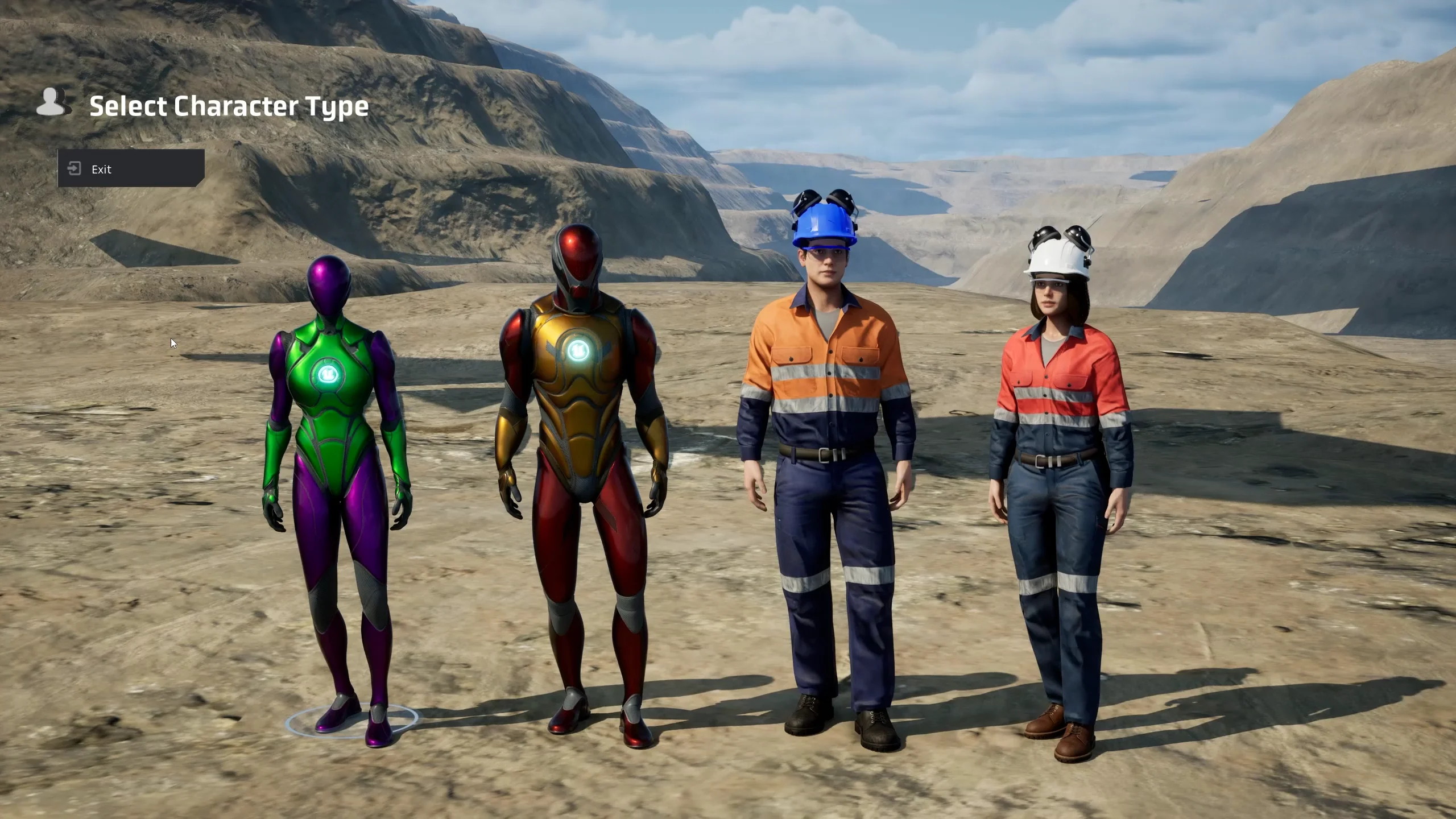Click the Exit button
The height and width of the screenshot is (819, 1456).
click(x=131, y=169)
